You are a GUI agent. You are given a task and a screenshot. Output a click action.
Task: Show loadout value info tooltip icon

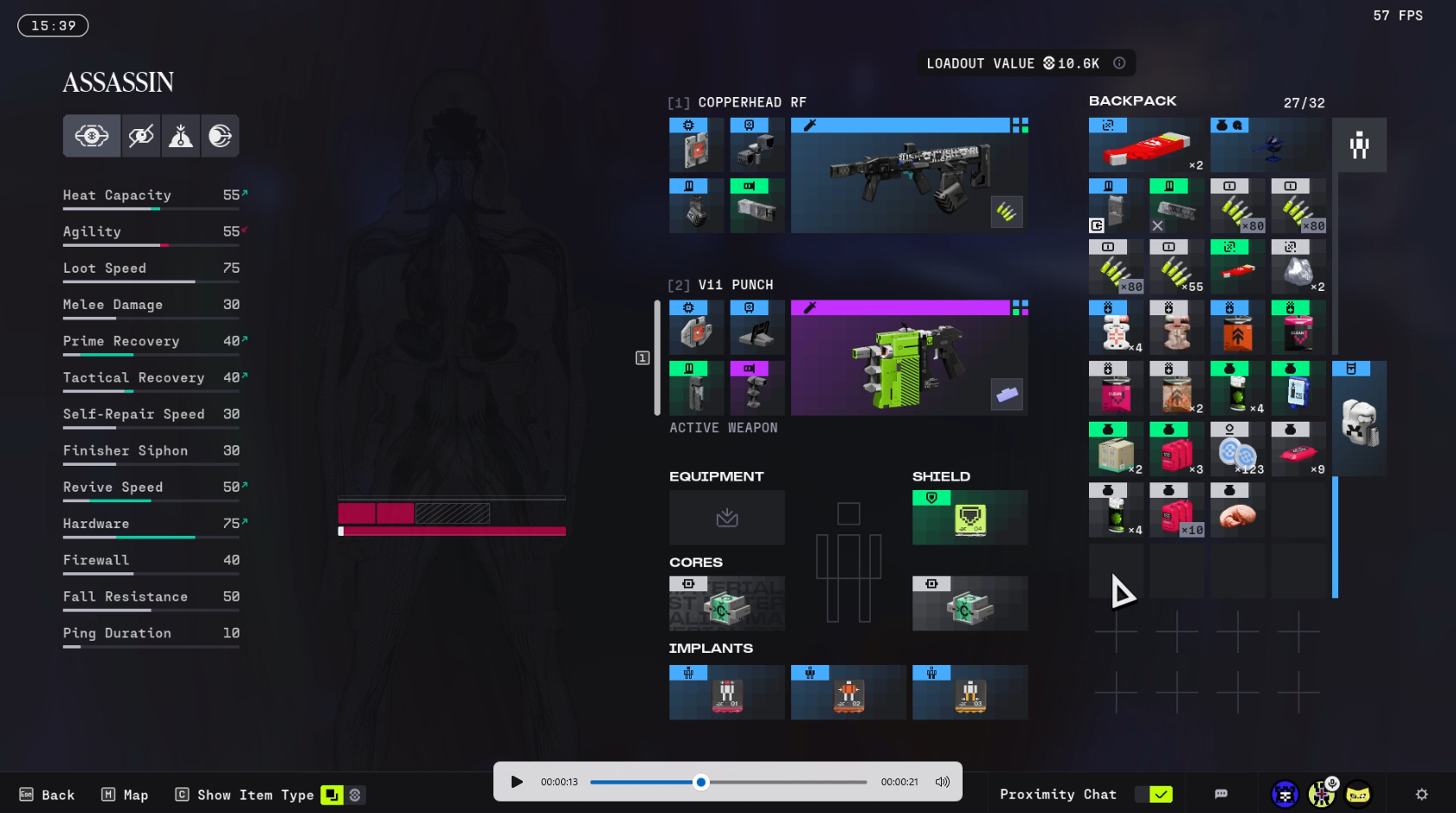(1119, 63)
